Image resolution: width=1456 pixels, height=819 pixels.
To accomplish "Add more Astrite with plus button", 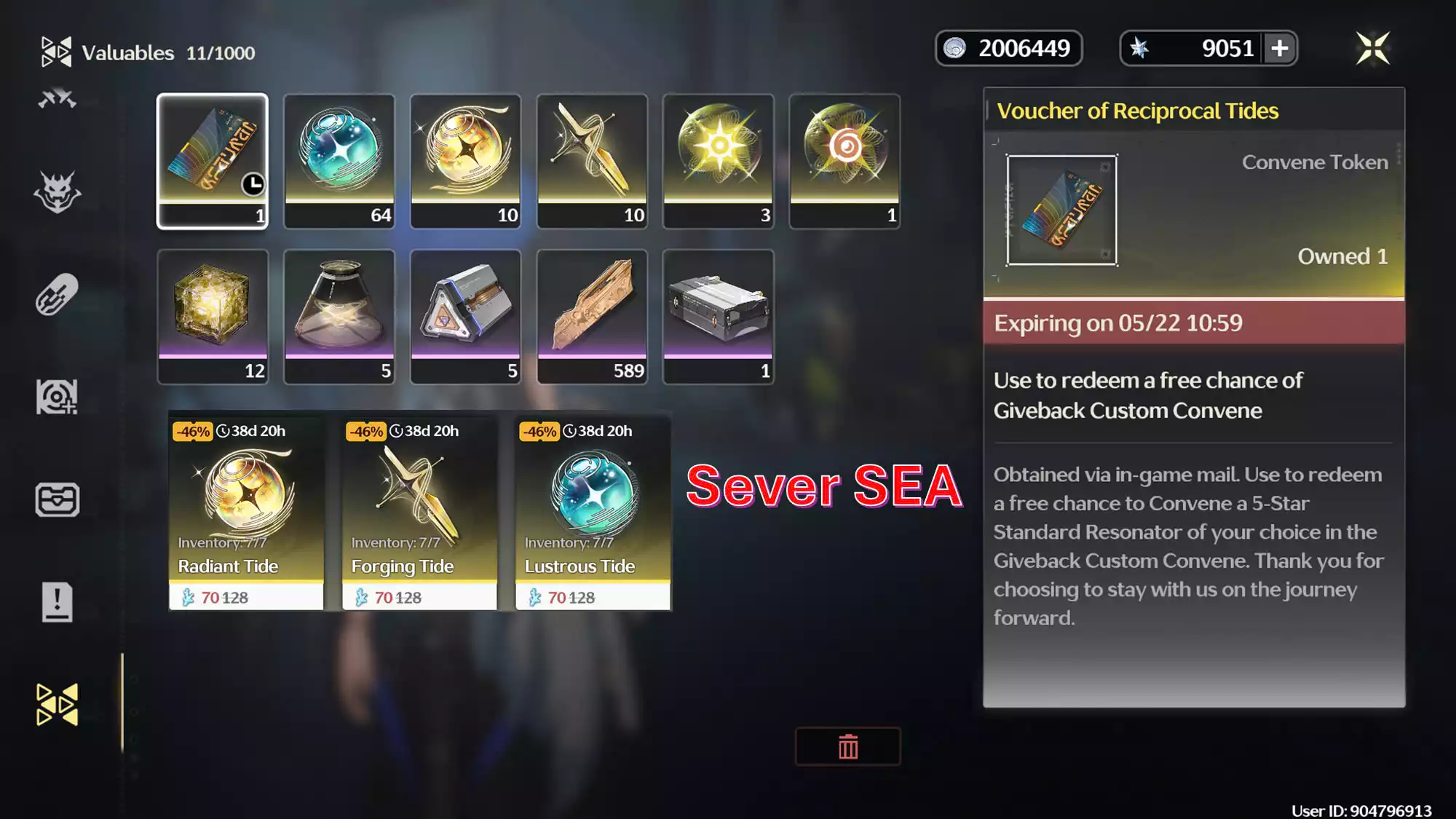I will [1280, 49].
